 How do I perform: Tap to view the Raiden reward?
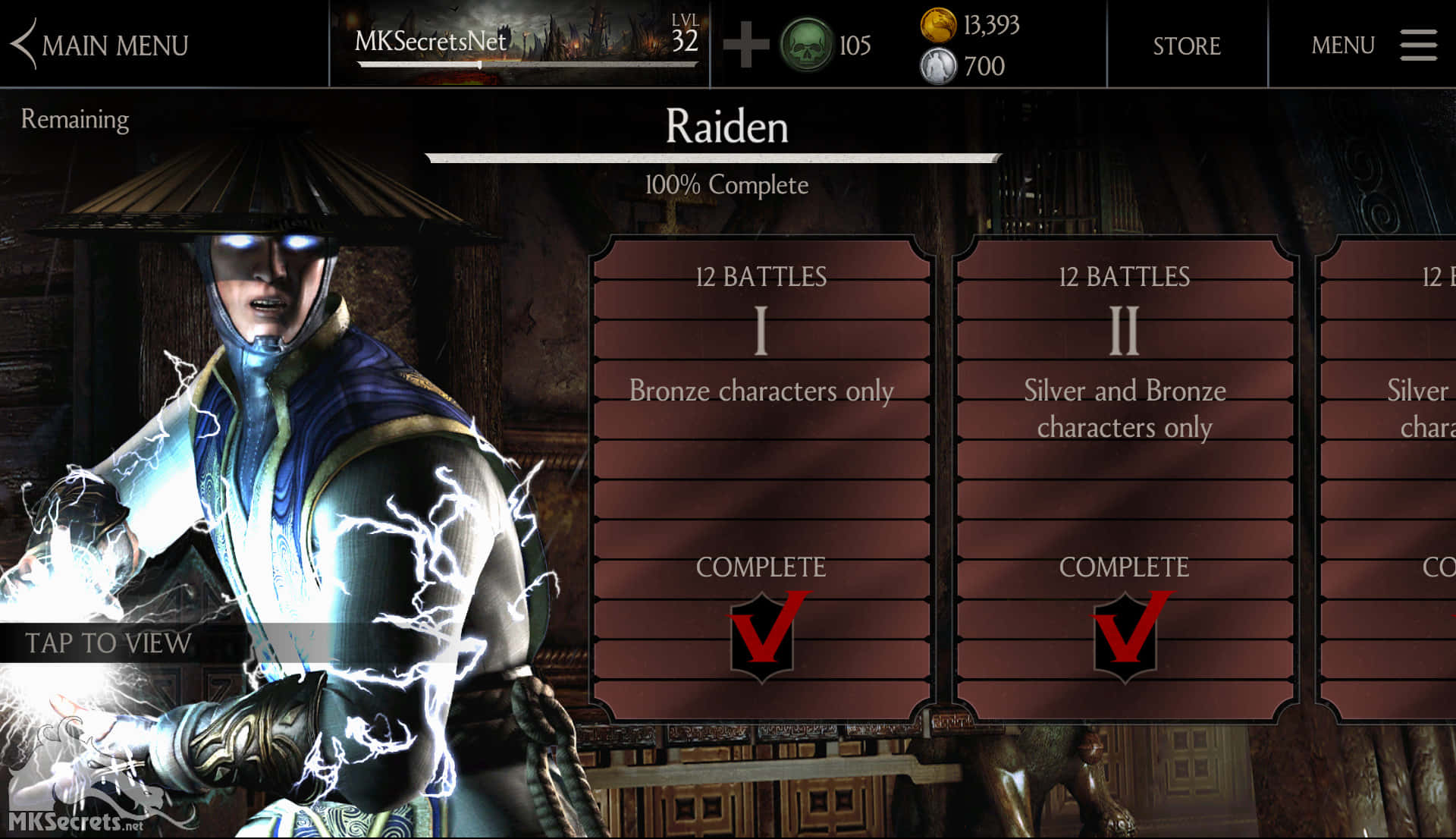(x=108, y=643)
